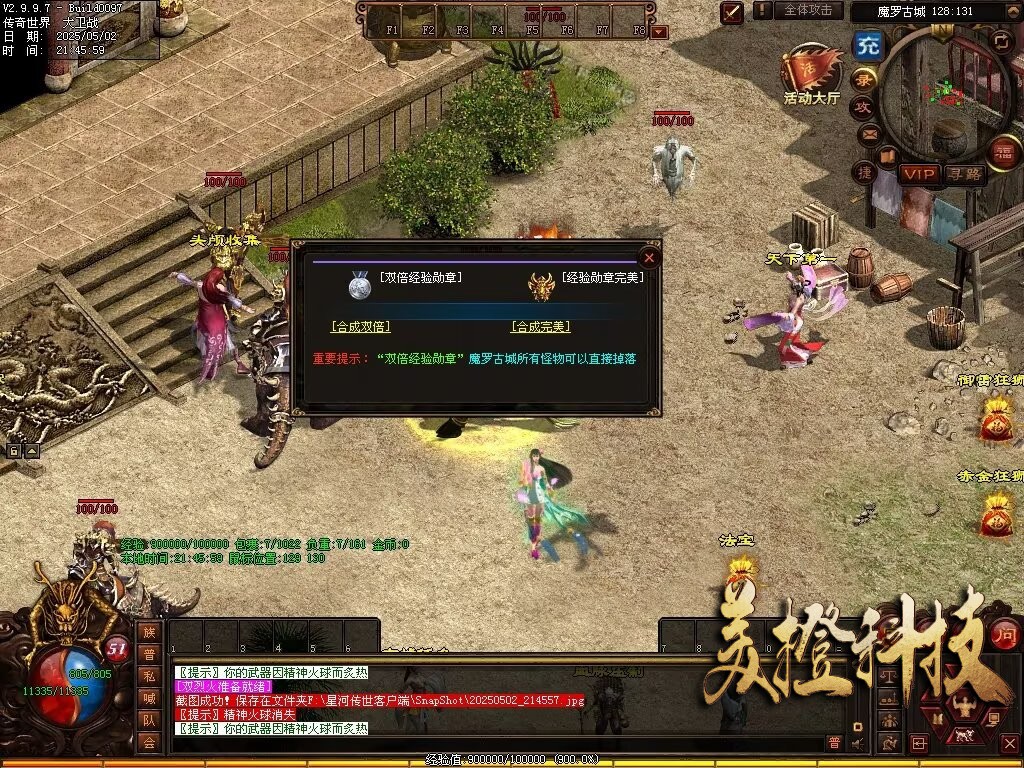Open the VIP panel
The width and height of the screenshot is (1024, 768).
(x=919, y=174)
